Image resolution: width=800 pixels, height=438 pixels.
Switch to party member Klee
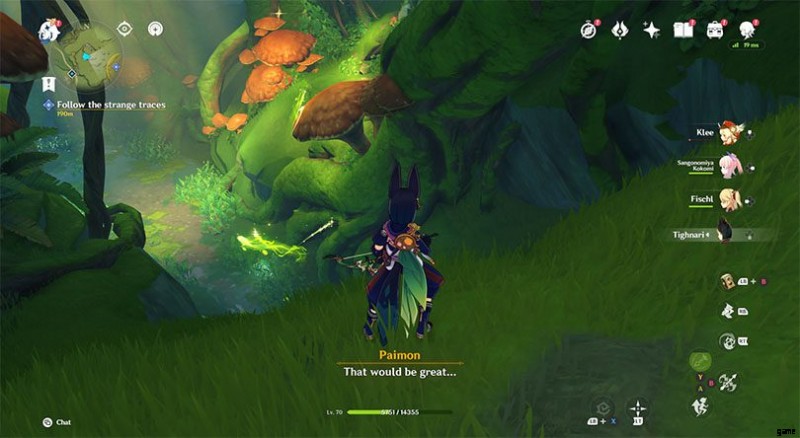pyautogui.click(x=729, y=133)
